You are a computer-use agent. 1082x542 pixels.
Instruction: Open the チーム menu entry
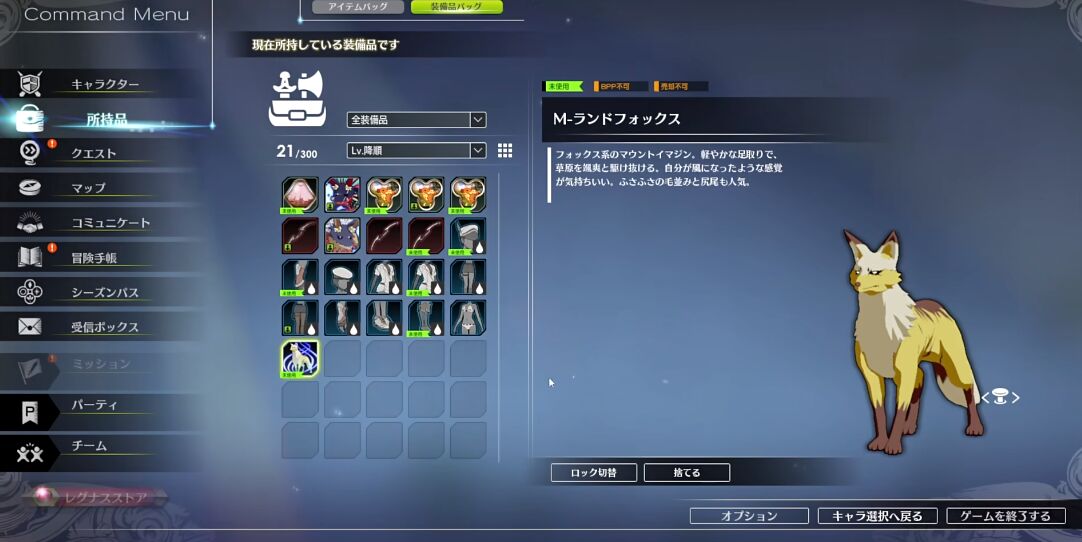[88, 446]
